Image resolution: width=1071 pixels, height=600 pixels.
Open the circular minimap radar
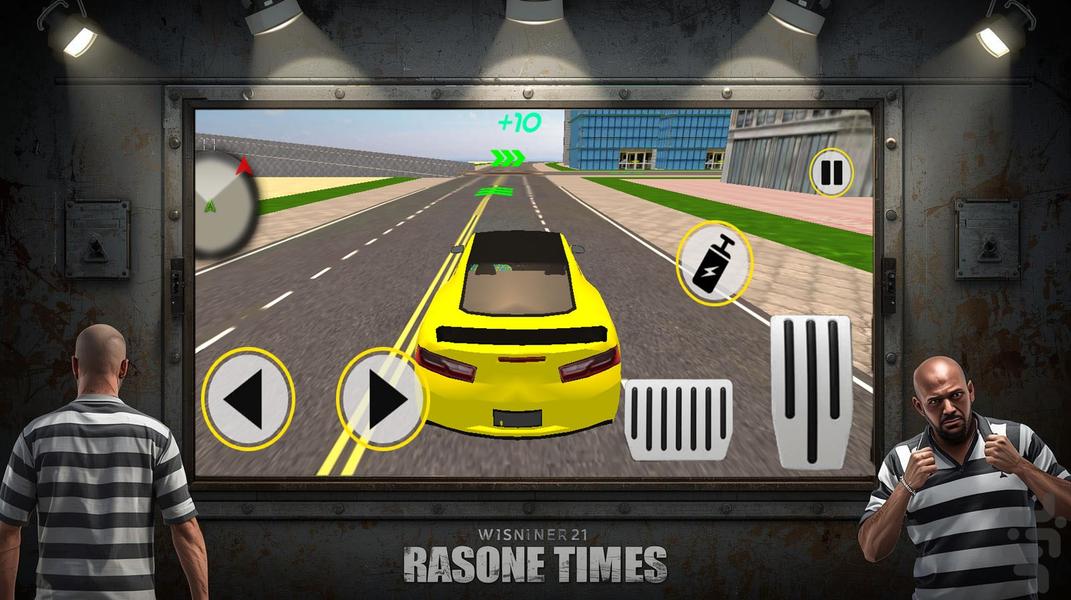coord(226,200)
